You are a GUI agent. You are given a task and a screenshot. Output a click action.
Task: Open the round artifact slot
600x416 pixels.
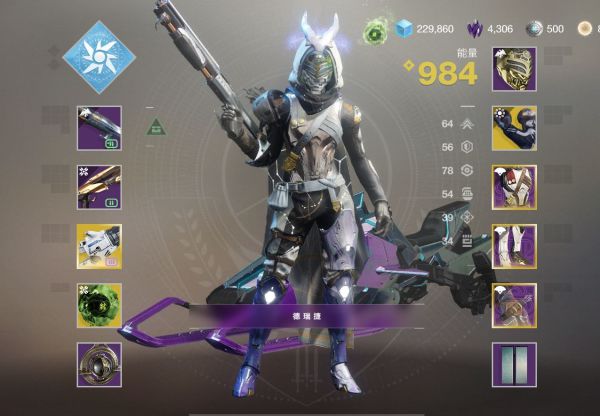[99, 364]
